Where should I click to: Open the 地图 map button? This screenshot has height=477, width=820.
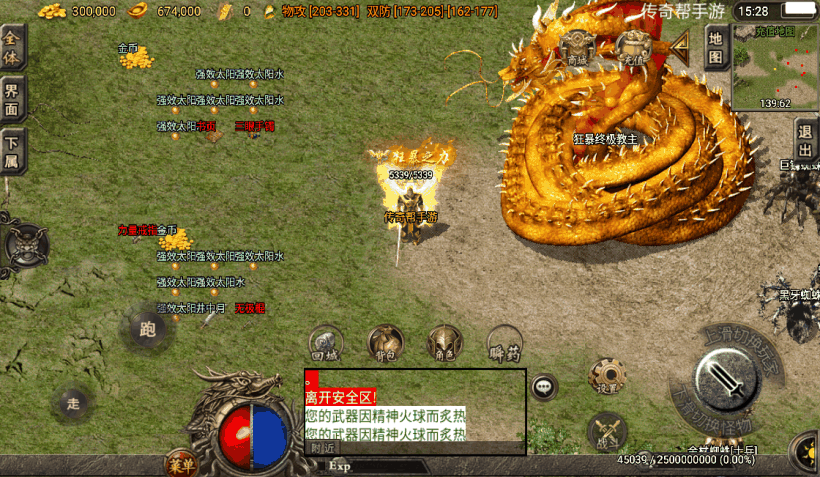(715, 47)
